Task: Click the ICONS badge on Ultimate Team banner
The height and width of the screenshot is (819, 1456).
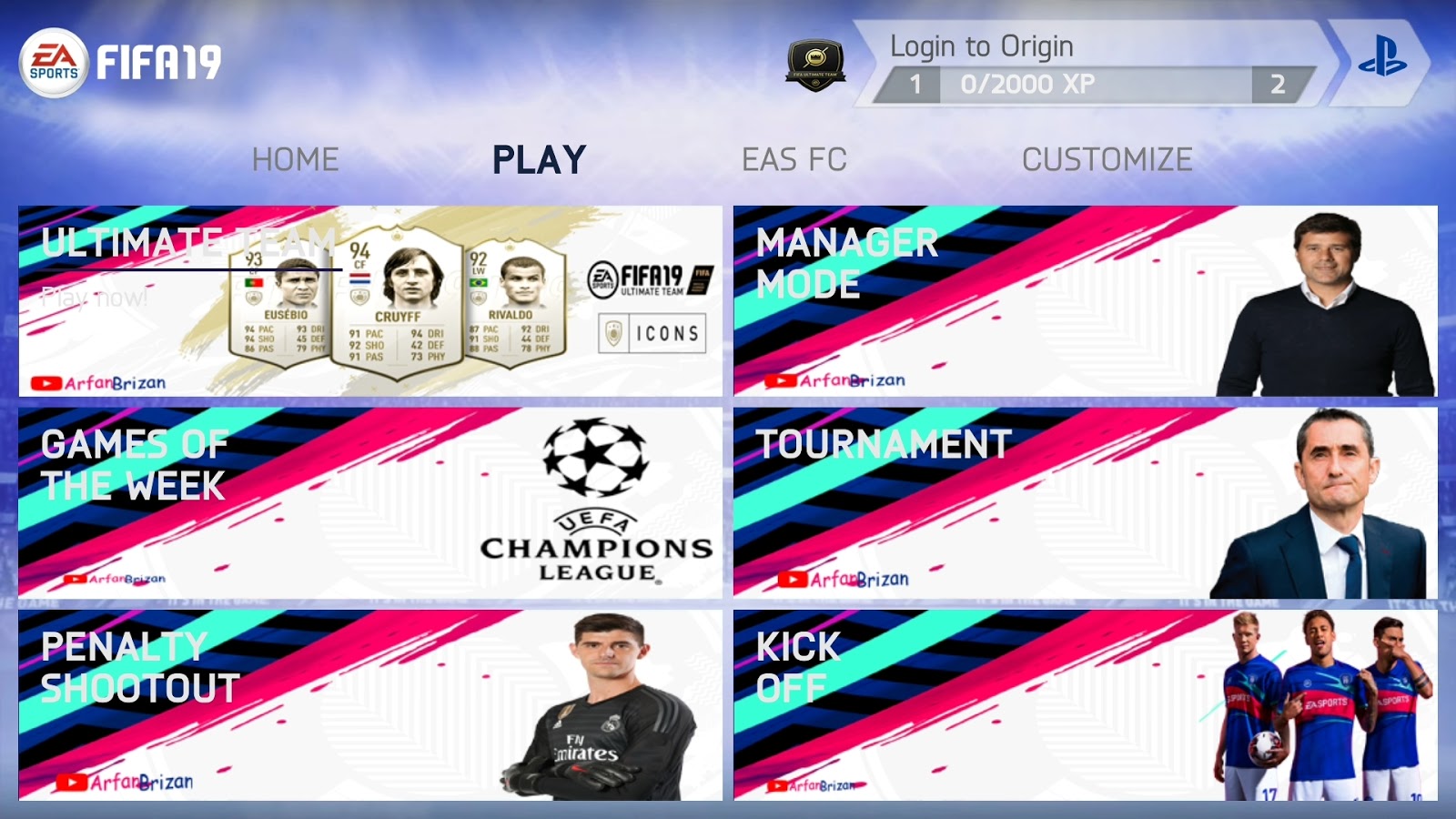Action: 653,334
